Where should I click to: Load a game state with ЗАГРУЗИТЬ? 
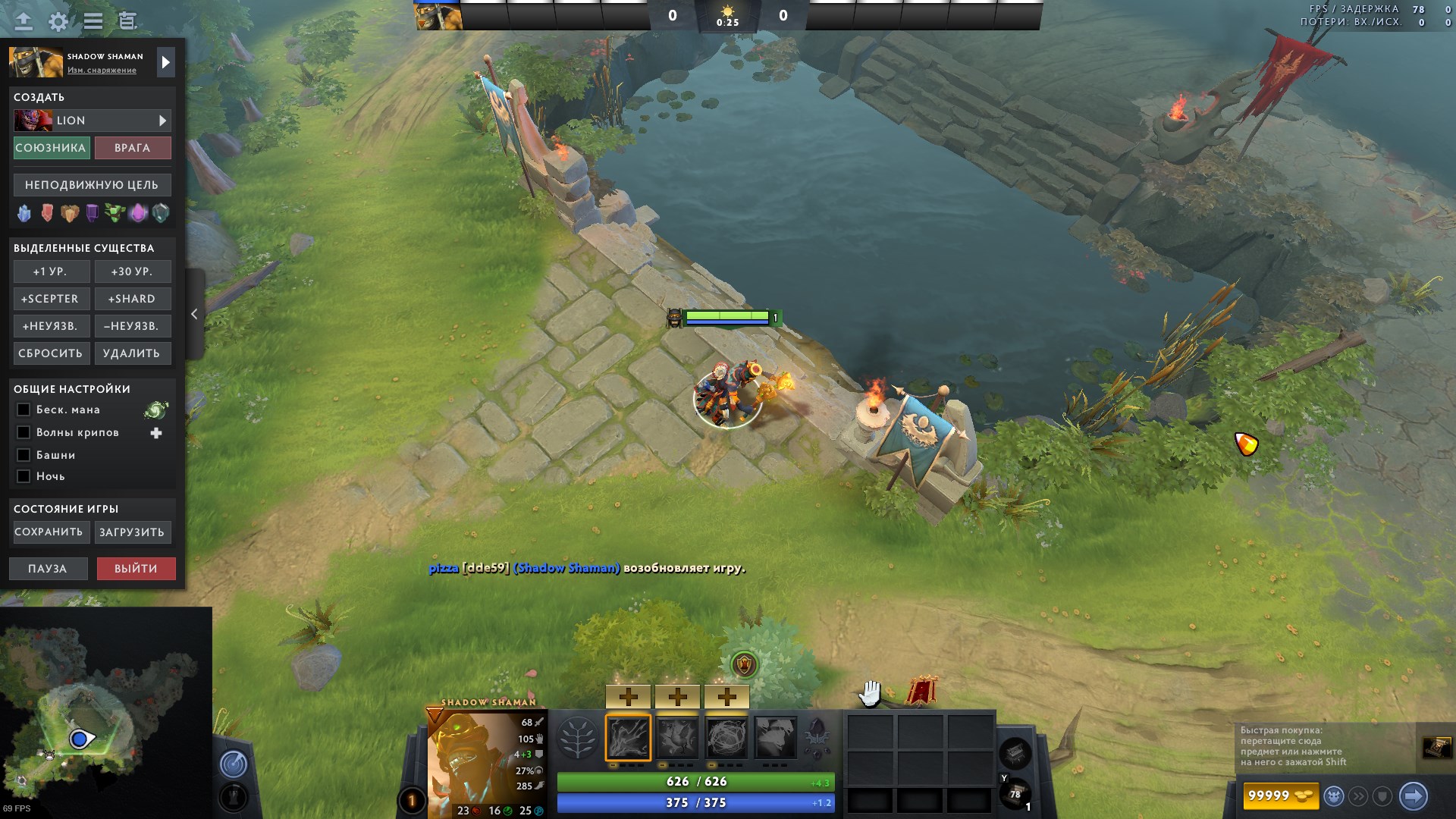click(132, 532)
